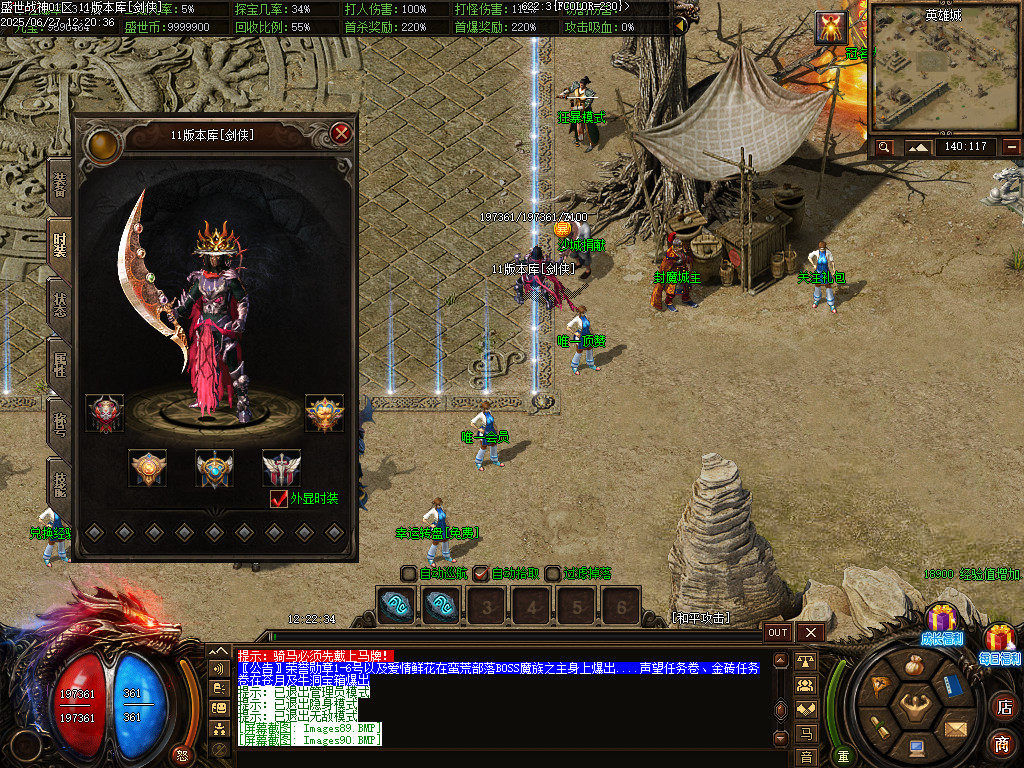The width and height of the screenshot is (1024, 768).
Task: Select the skull emblem costume slot
Action: pos(104,413)
